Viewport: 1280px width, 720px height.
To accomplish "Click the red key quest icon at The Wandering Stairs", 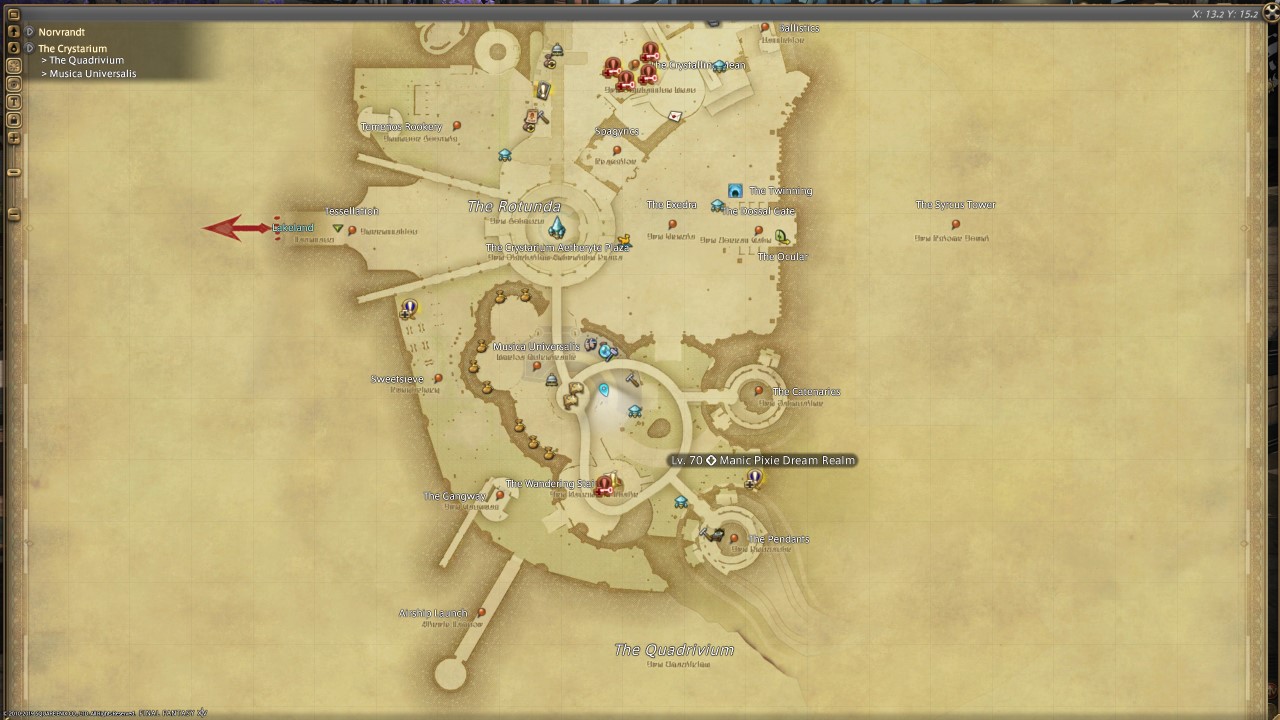I will (x=606, y=485).
